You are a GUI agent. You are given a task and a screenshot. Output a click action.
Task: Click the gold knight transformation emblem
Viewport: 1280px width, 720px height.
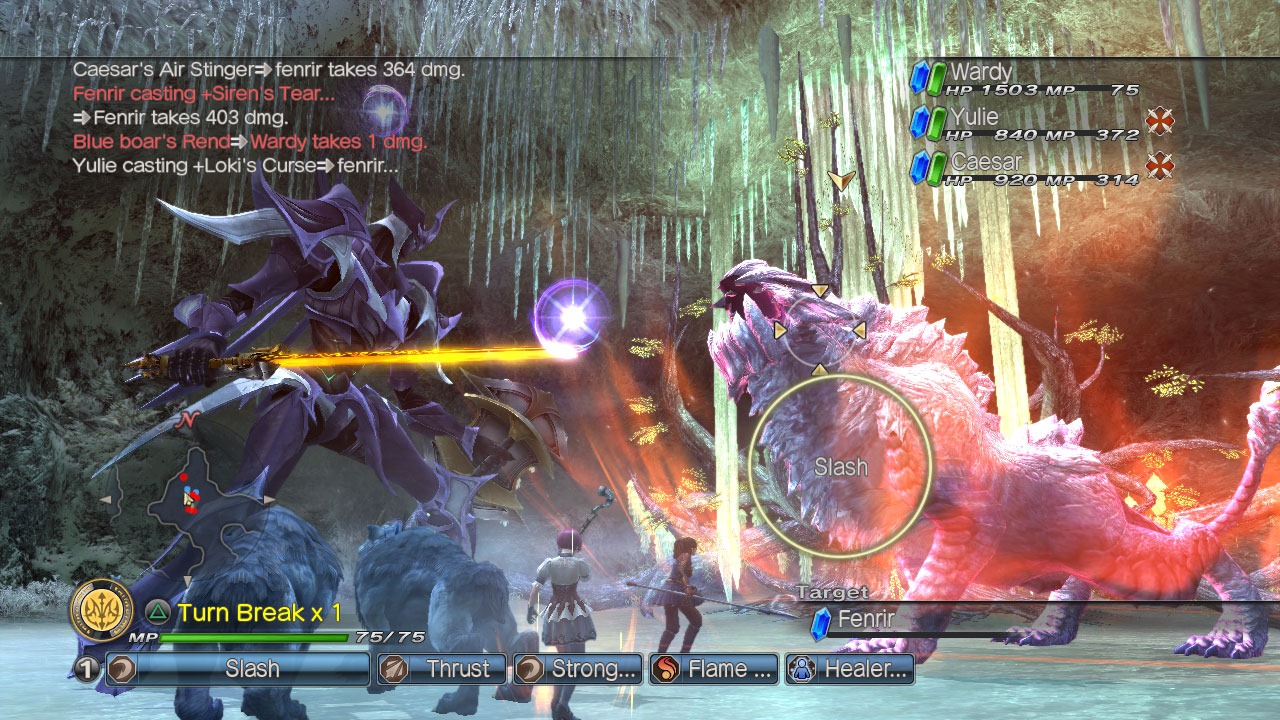coord(102,610)
